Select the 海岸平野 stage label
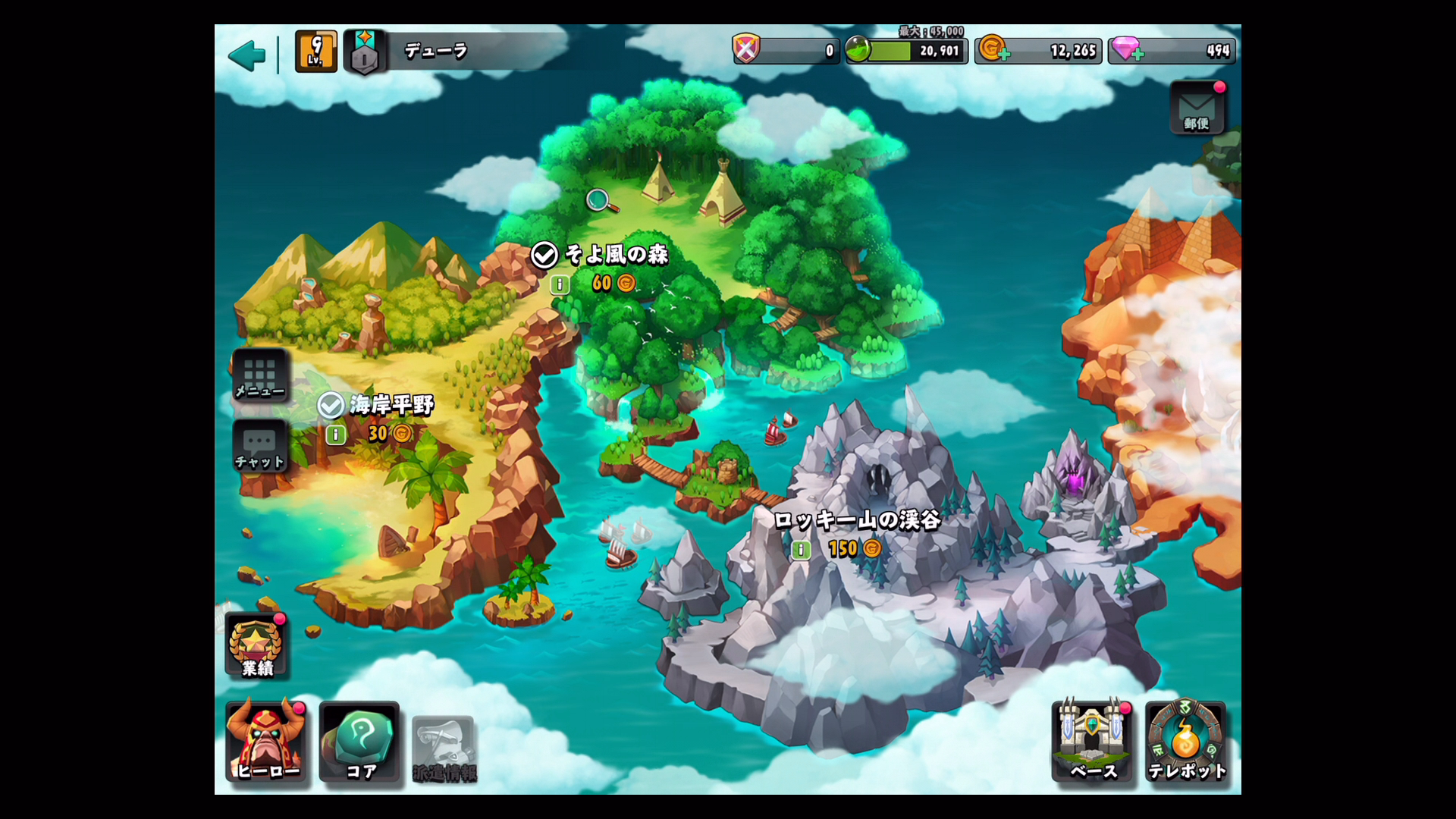This screenshot has width=1456, height=819. [x=391, y=405]
